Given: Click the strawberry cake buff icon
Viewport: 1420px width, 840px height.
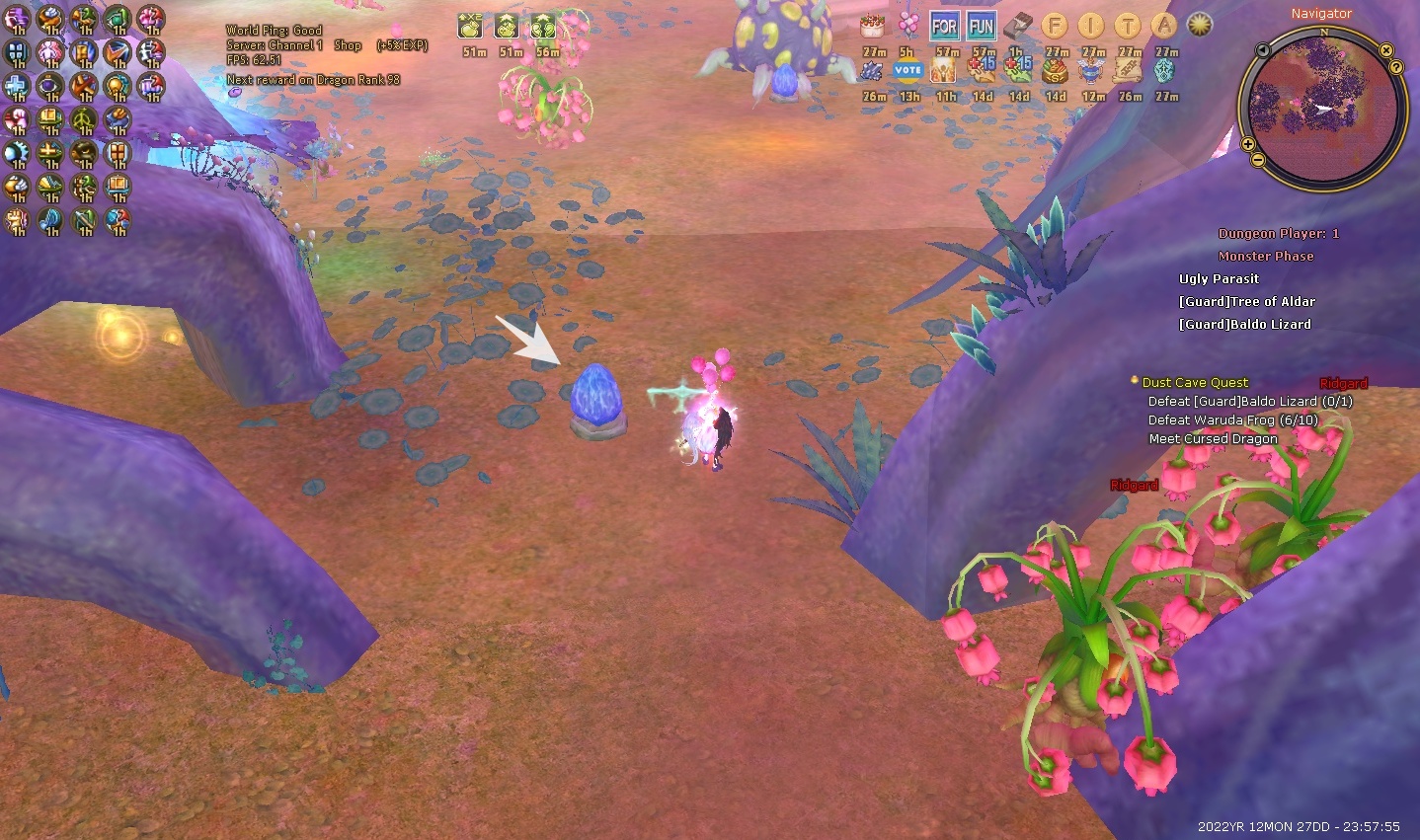Looking at the screenshot, I should tap(872, 27).
